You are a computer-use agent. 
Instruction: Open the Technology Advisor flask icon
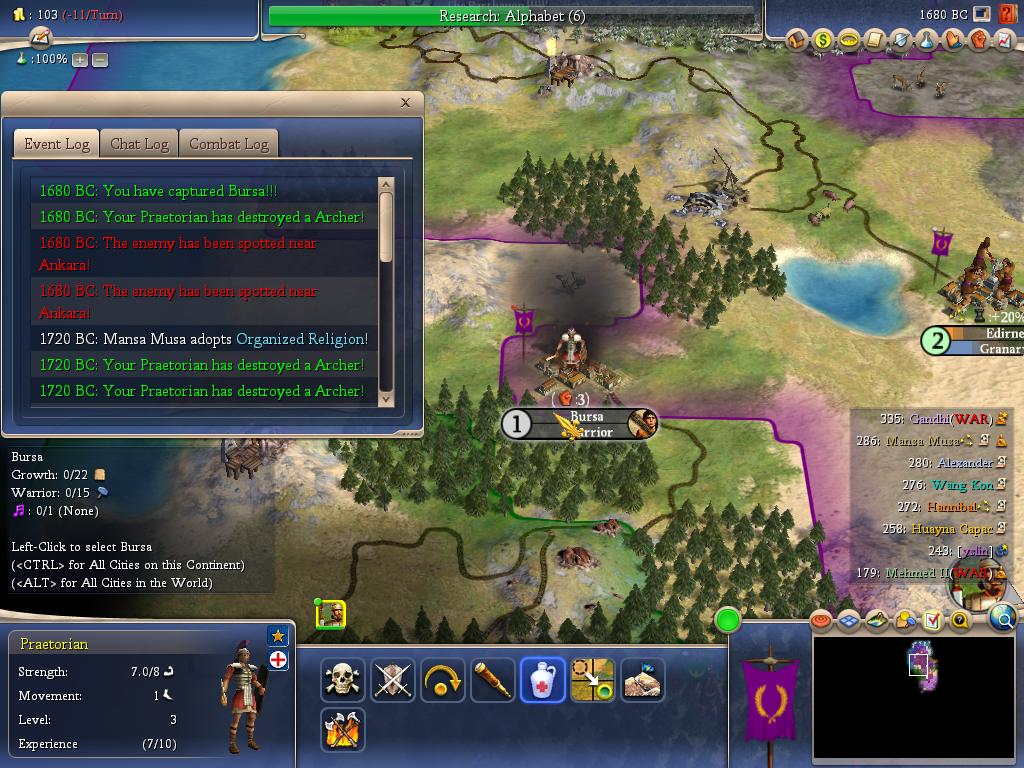click(926, 40)
